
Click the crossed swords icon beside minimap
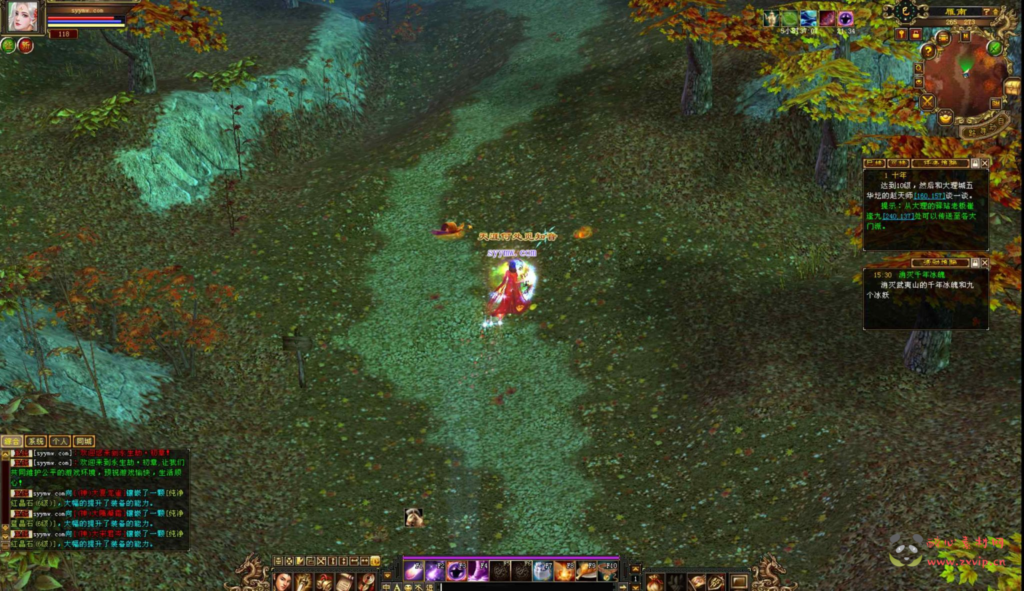927,101
